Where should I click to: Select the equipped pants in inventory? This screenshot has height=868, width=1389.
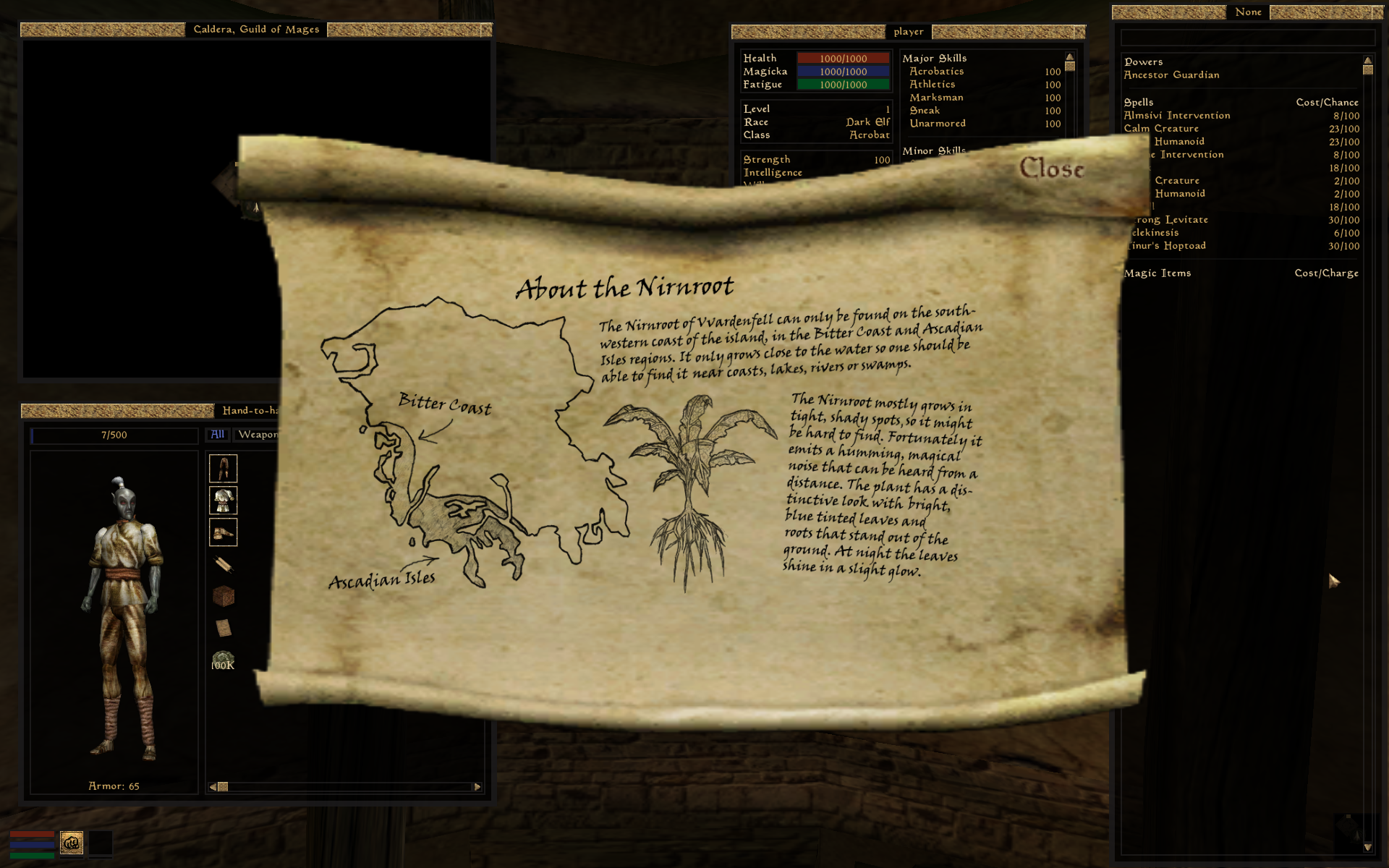pos(223,469)
